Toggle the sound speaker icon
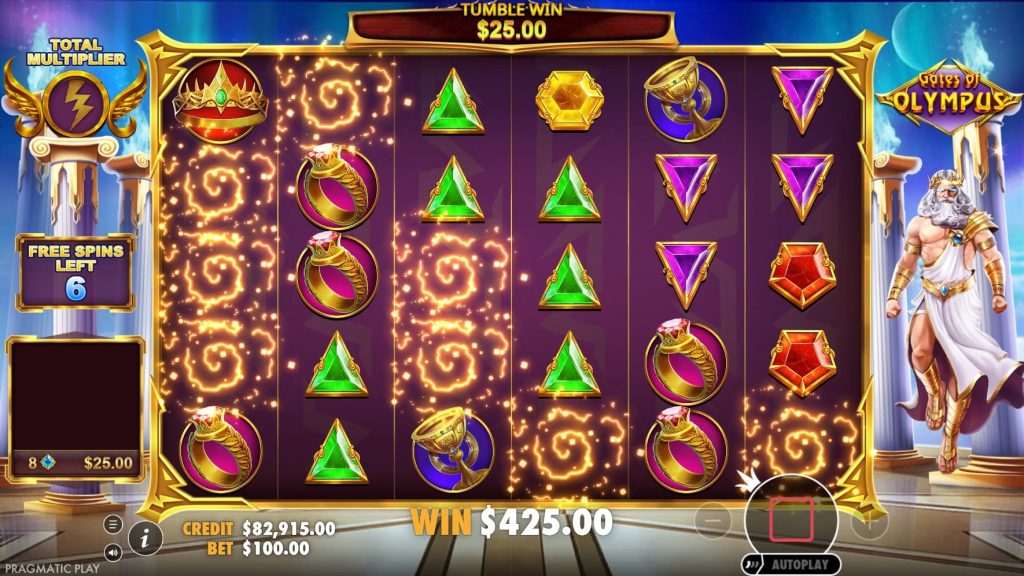The image size is (1024, 576). [113, 551]
